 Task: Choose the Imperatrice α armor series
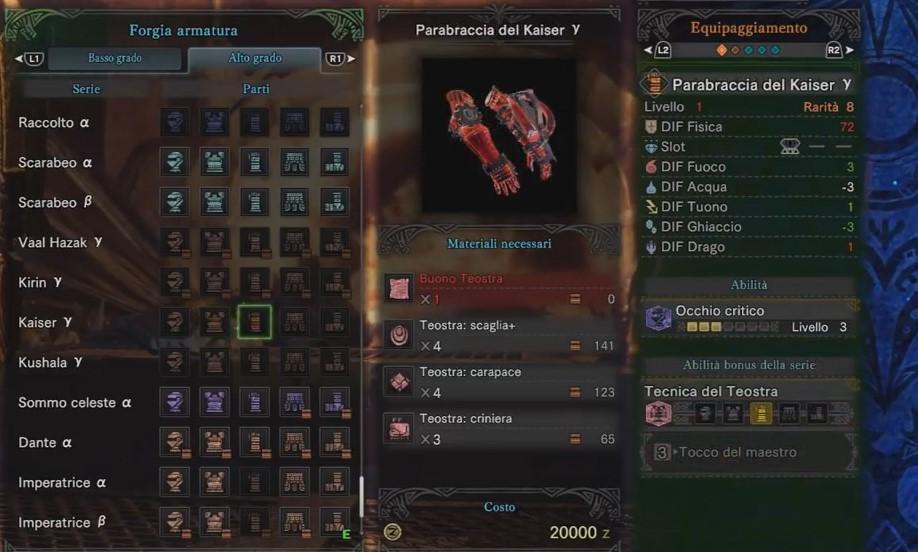click(62, 483)
